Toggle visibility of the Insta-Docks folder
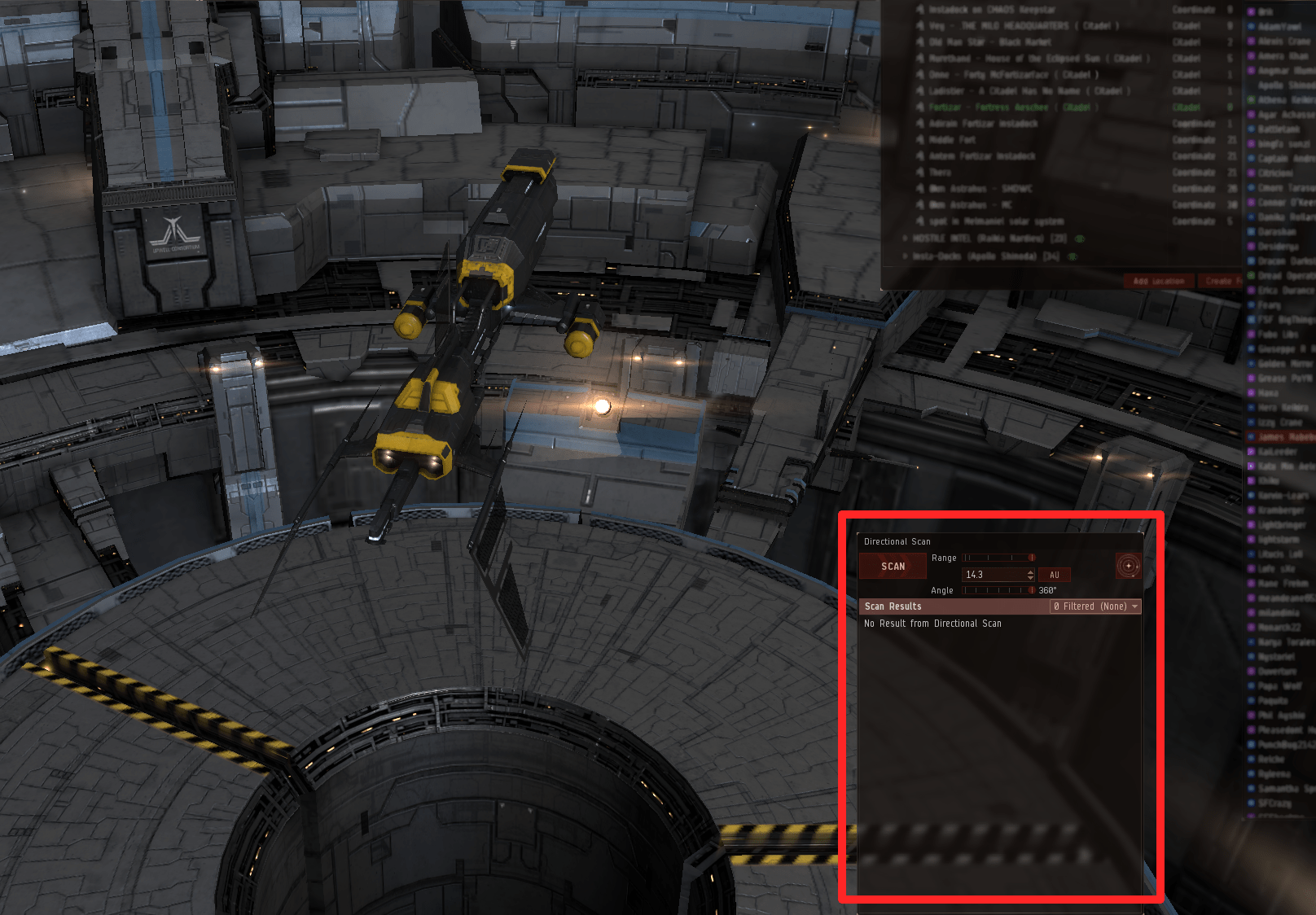 1073,256
